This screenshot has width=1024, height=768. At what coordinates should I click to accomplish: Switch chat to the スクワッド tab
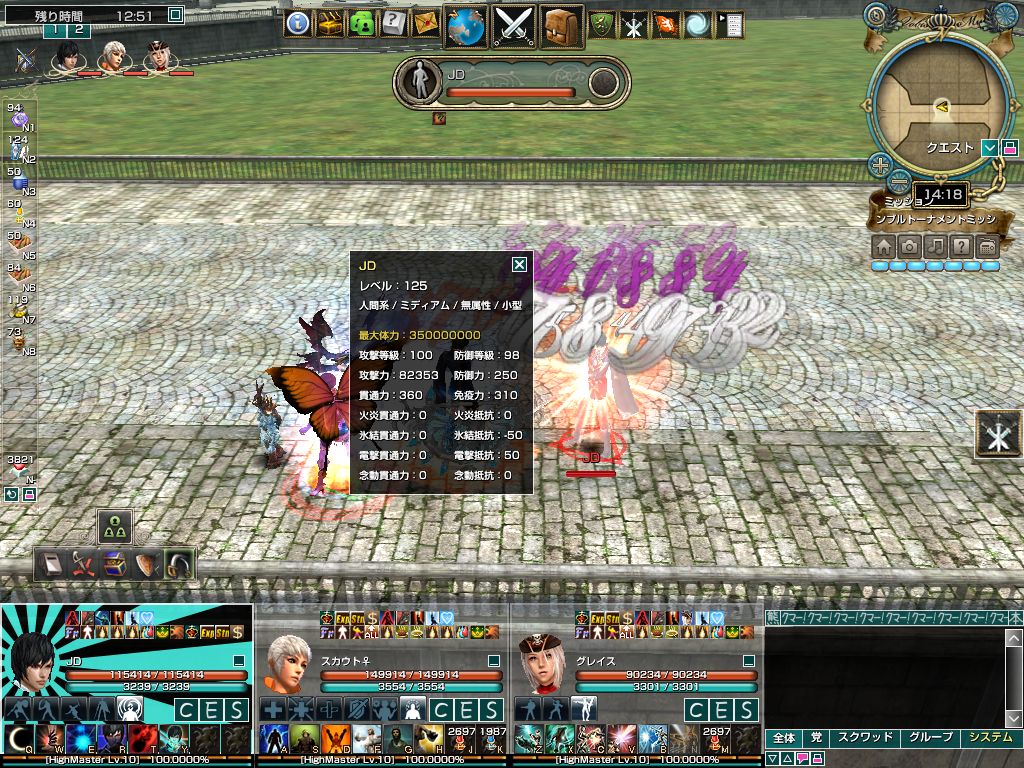(x=865, y=738)
